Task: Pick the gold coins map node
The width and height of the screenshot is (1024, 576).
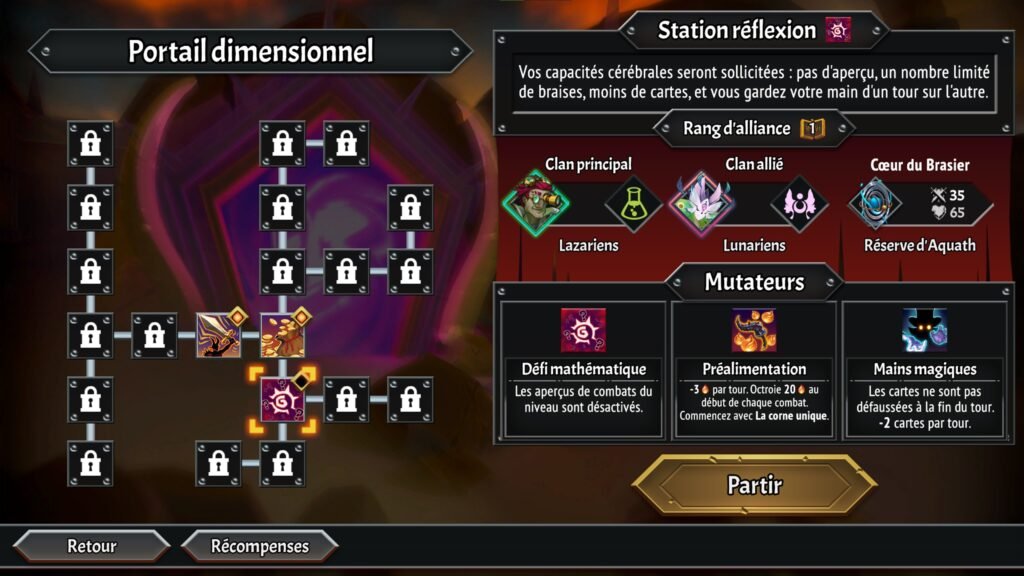Action: 282,335
